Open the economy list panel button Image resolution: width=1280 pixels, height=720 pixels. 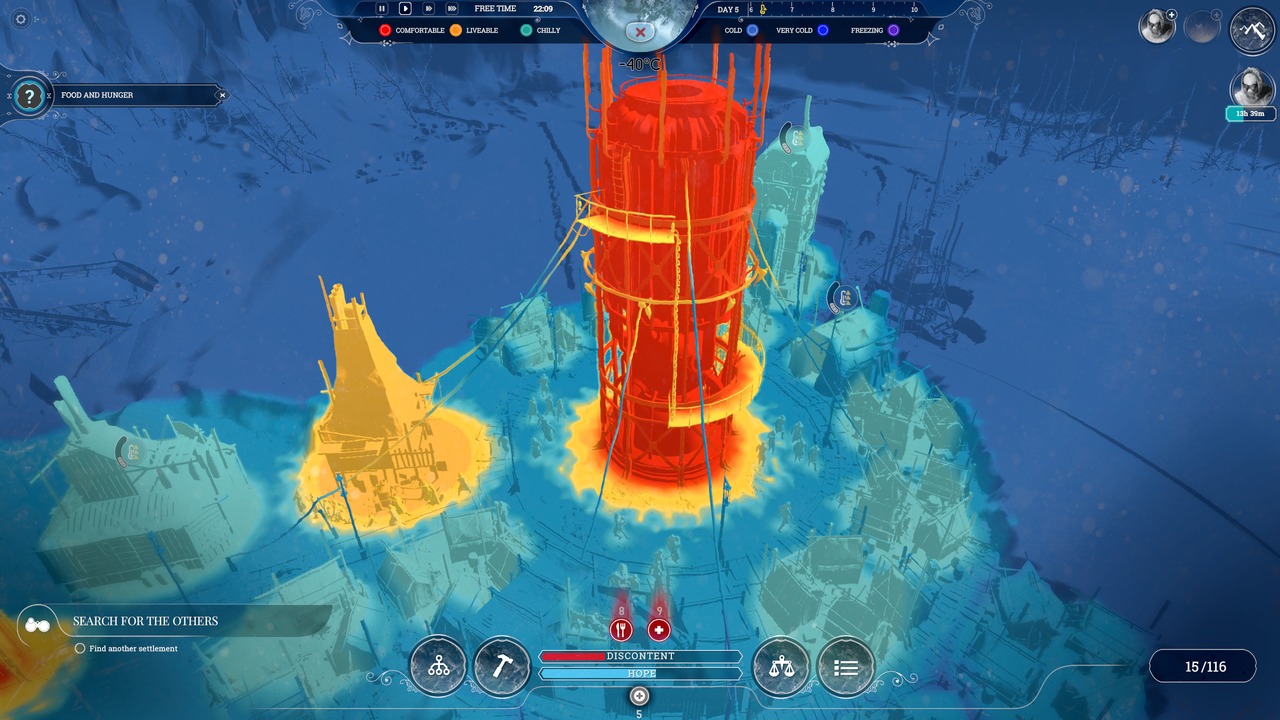click(846, 666)
